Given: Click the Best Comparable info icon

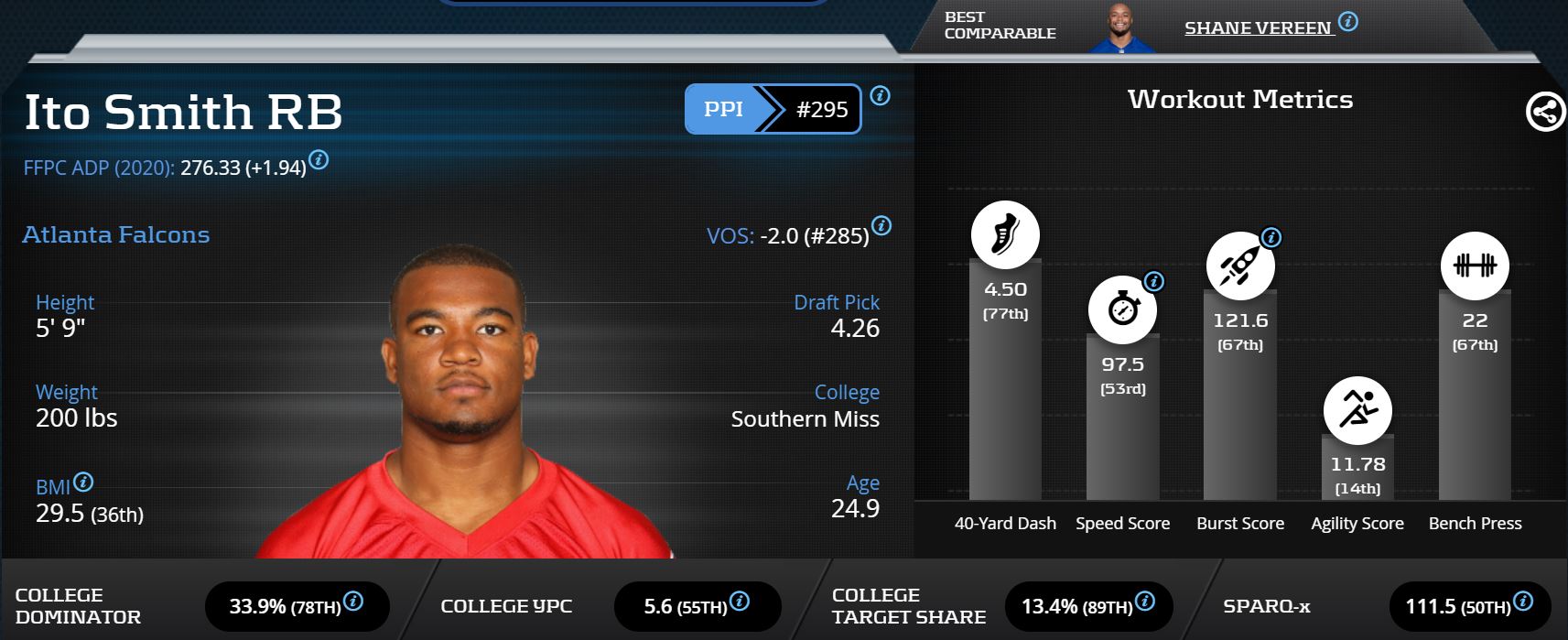Looking at the screenshot, I should pos(1347,22).
